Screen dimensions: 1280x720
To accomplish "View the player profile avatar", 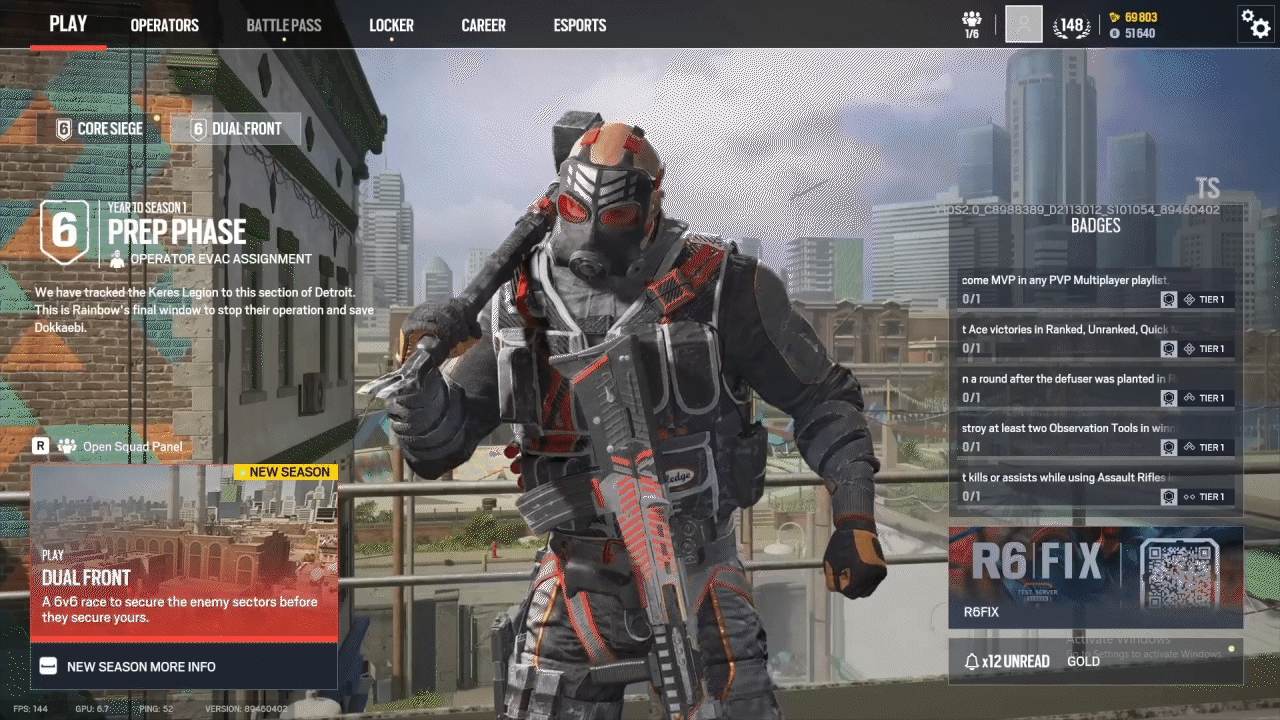I will 1023,24.
